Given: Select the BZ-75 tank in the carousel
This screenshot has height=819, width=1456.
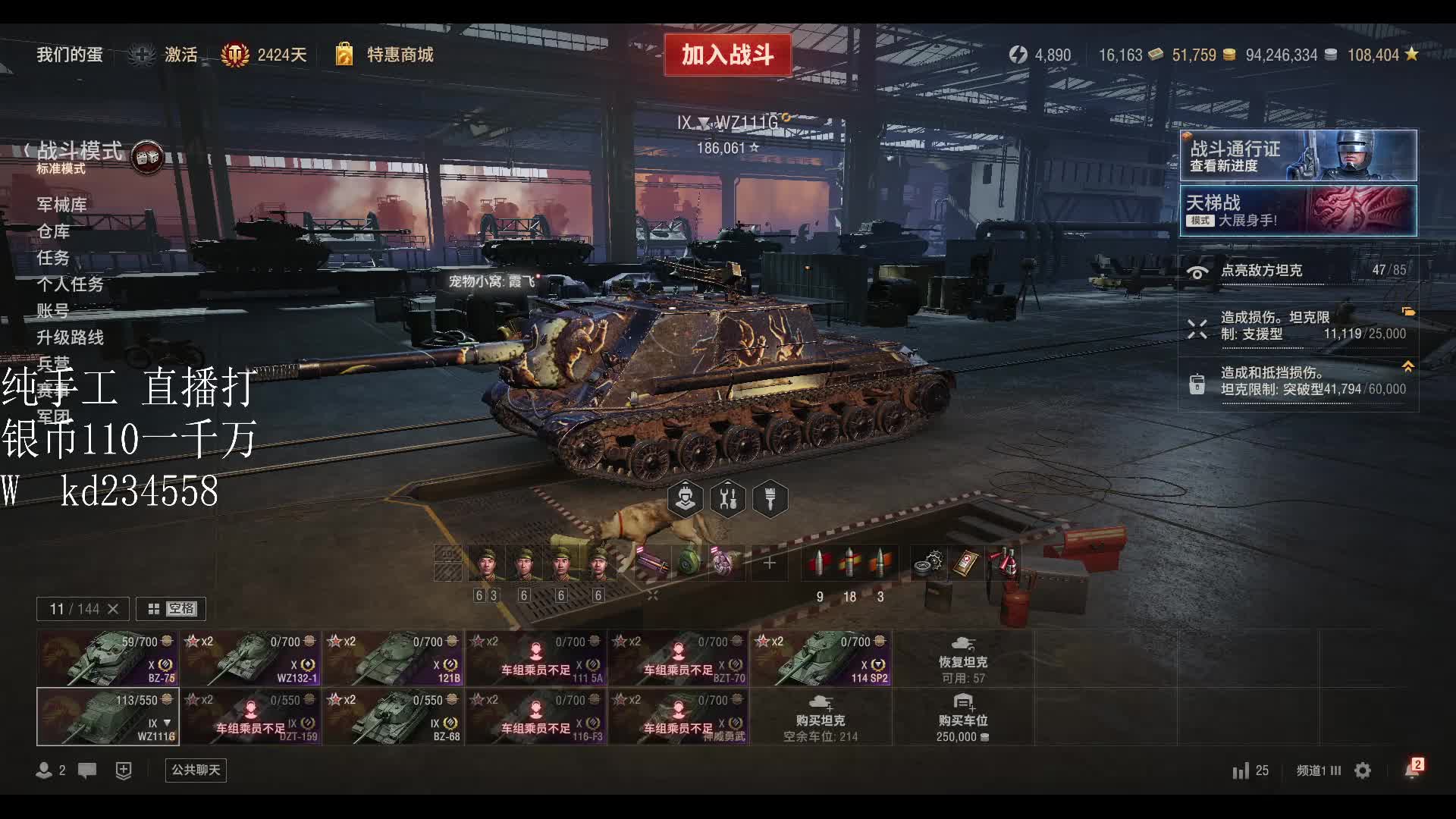Looking at the screenshot, I should tap(108, 658).
